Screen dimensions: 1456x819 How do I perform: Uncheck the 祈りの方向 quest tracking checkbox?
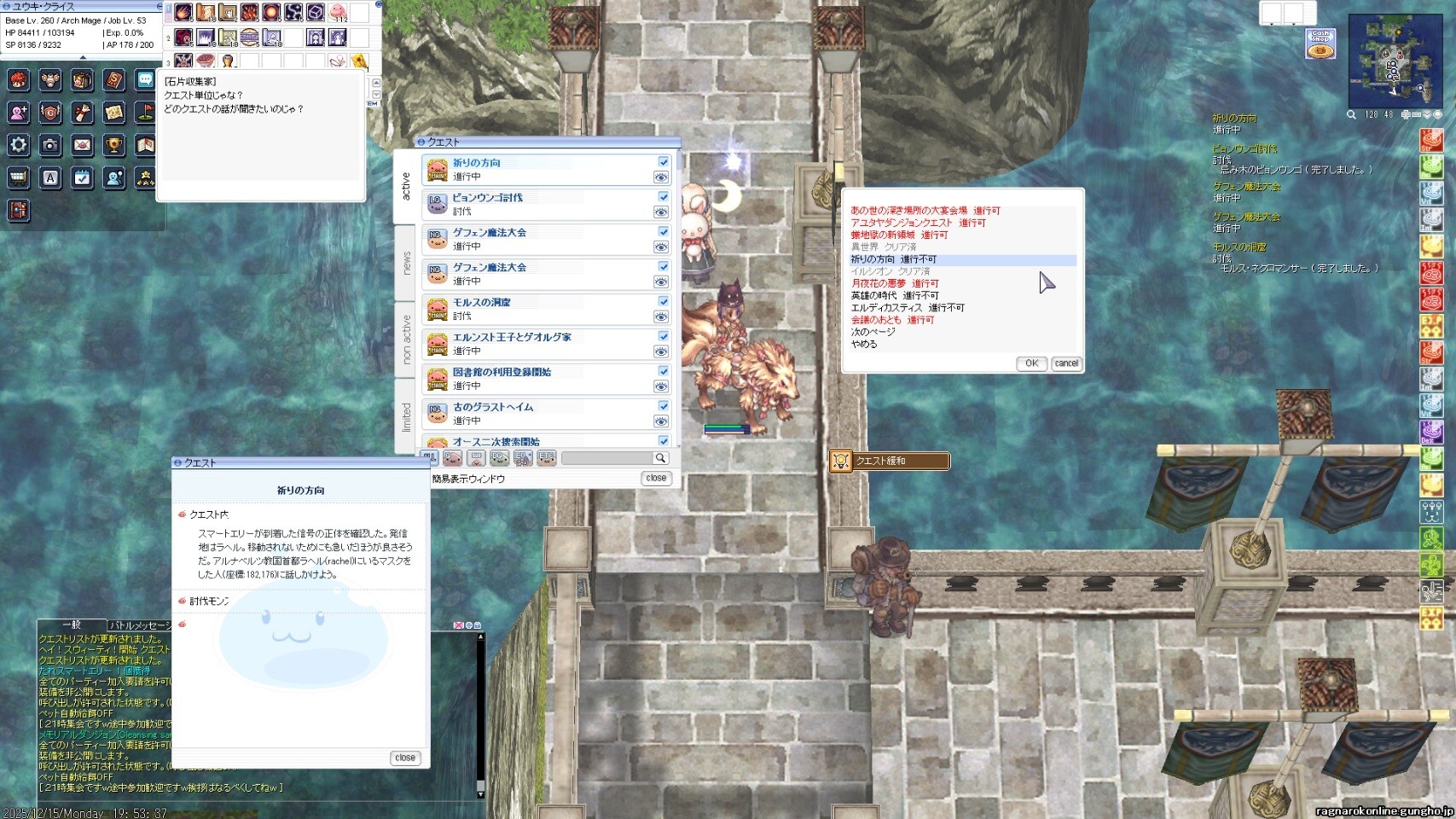click(663, 162)
